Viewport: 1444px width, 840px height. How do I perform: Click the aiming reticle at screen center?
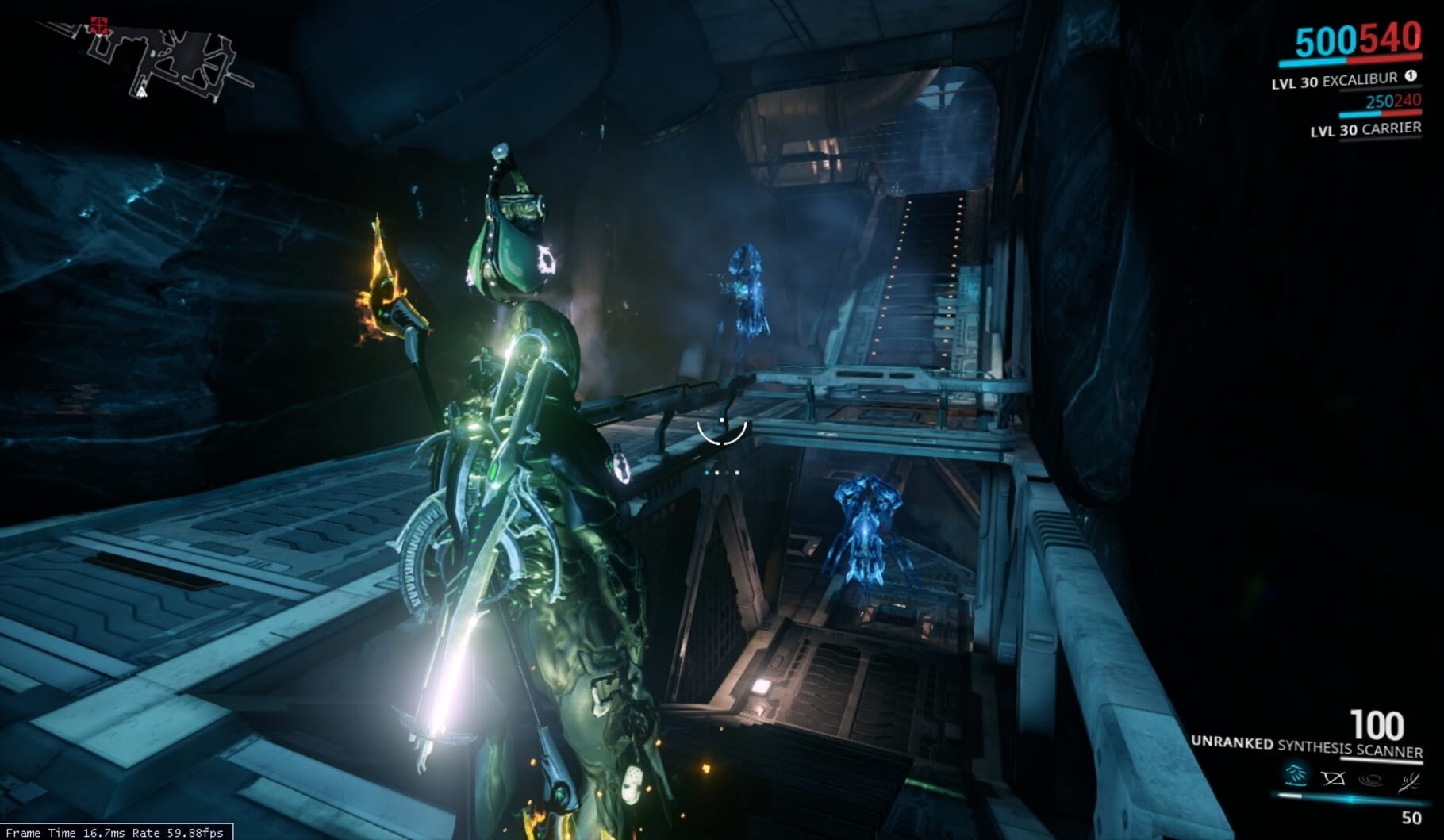tap(723, 432)
